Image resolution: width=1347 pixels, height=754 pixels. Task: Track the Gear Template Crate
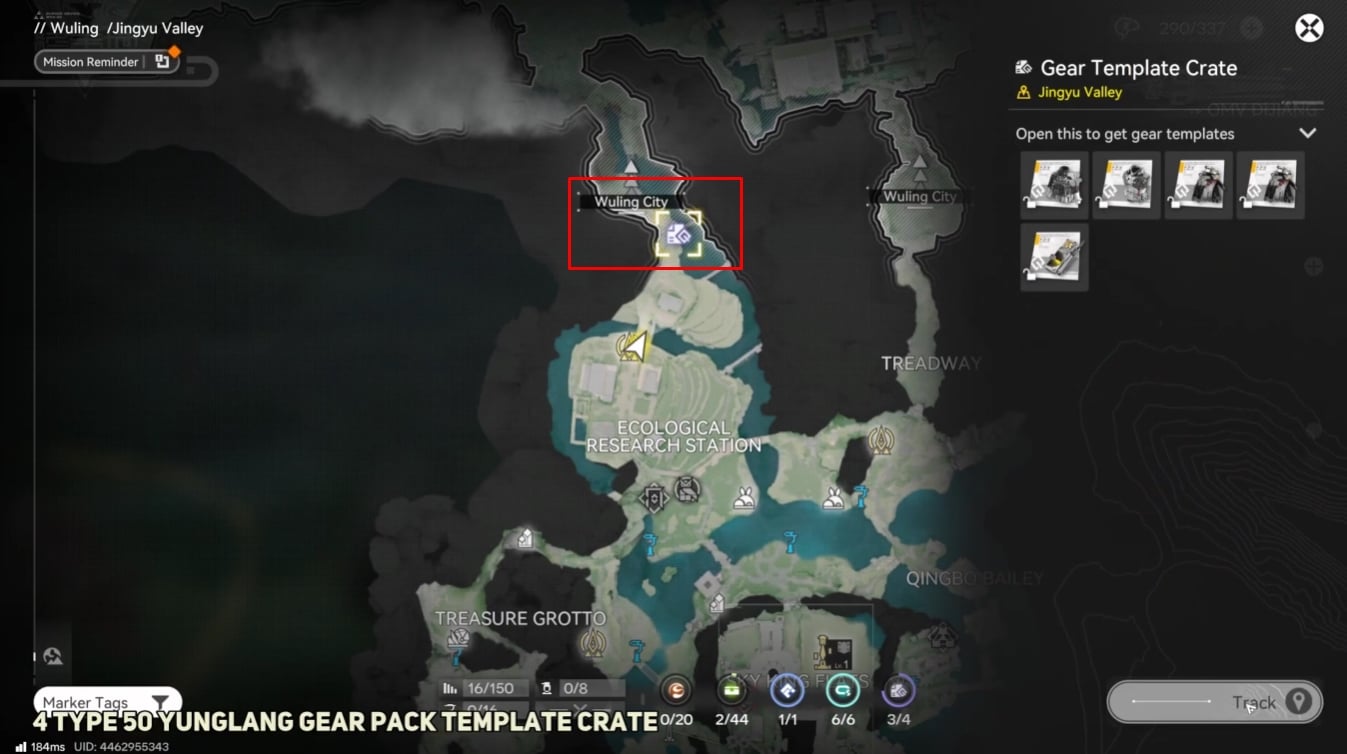pos(1215,702)
